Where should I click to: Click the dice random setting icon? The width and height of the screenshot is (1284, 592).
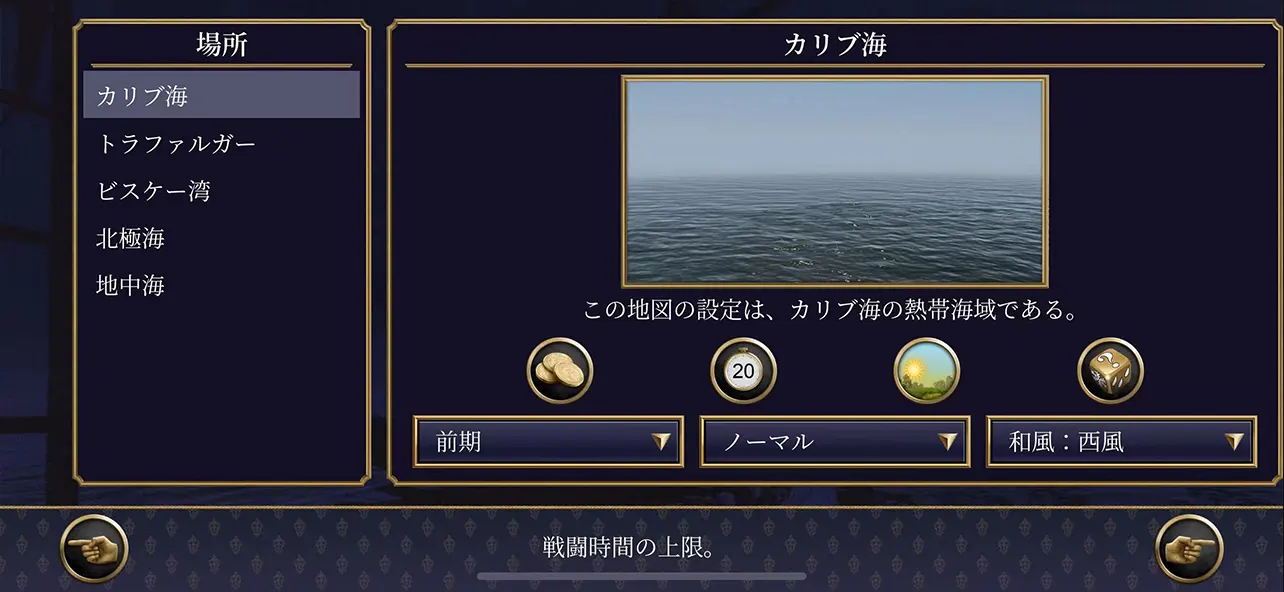pyautogui.click(x=1110, y=371)
